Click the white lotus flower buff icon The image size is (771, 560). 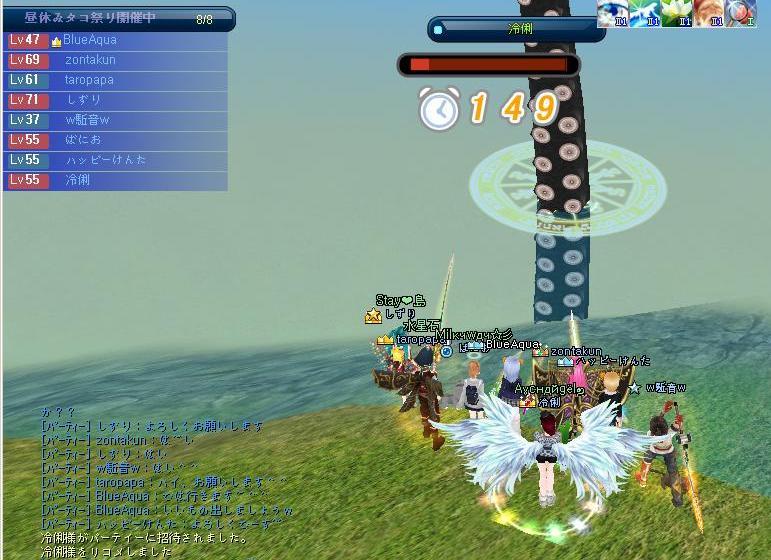point(676,13)
